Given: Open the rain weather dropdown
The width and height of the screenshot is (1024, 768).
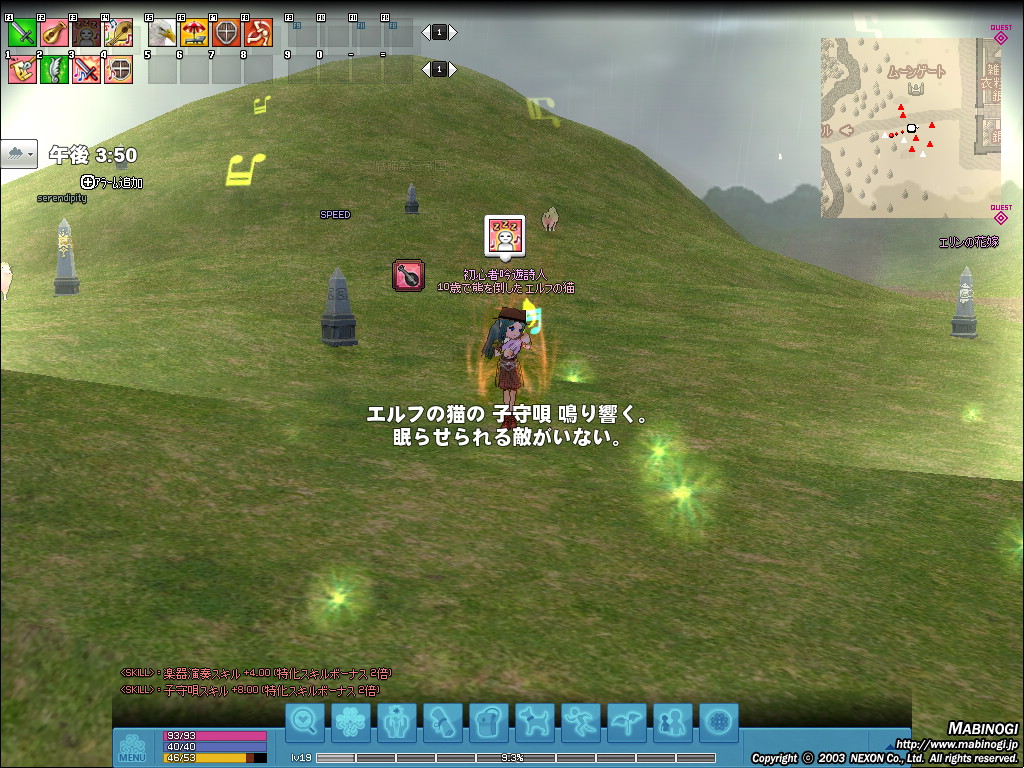Looking at the screenshot, I should [x=19, y=153].
